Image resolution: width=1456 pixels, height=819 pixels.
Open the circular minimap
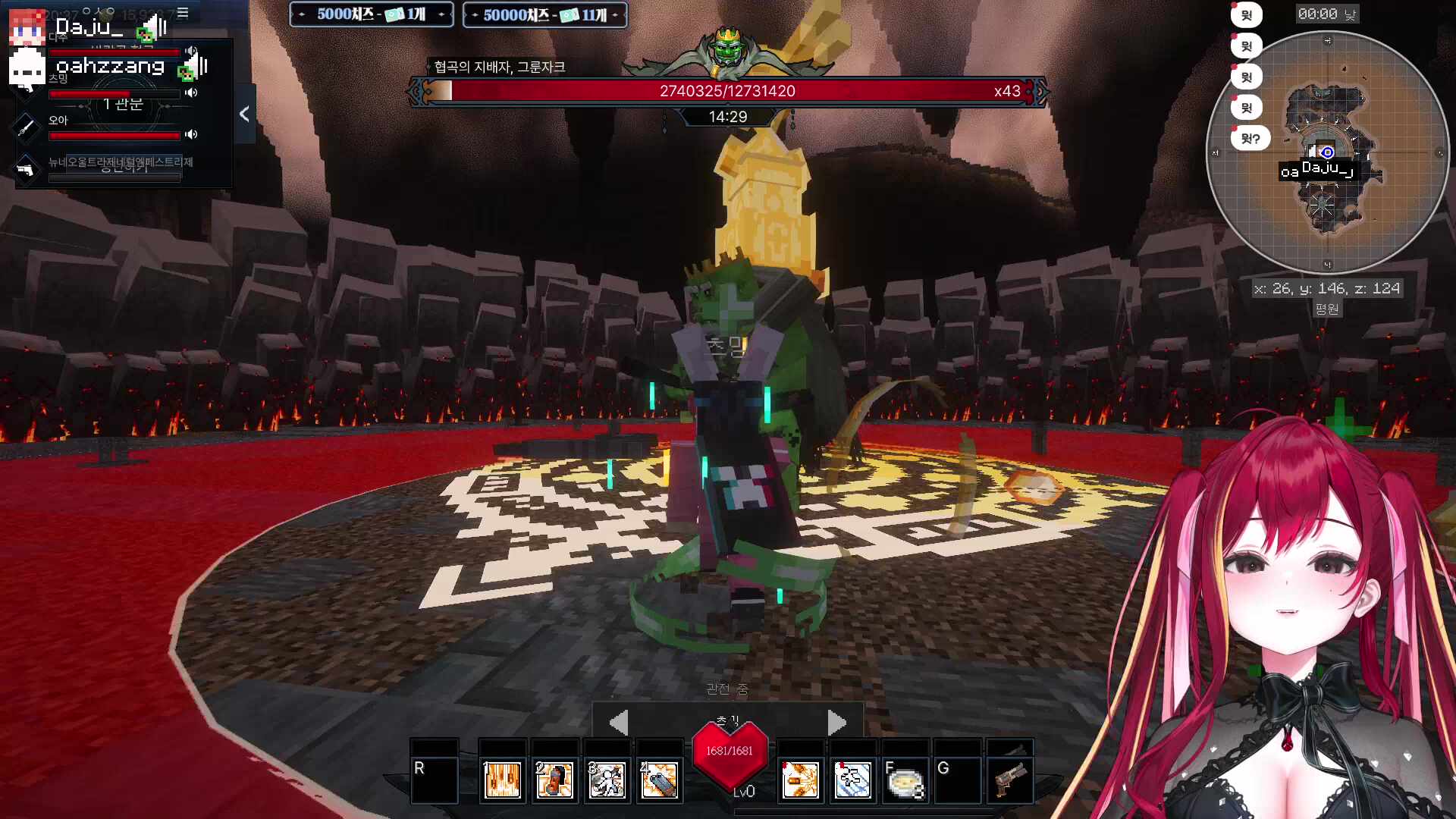click(x=1327, y=152)
